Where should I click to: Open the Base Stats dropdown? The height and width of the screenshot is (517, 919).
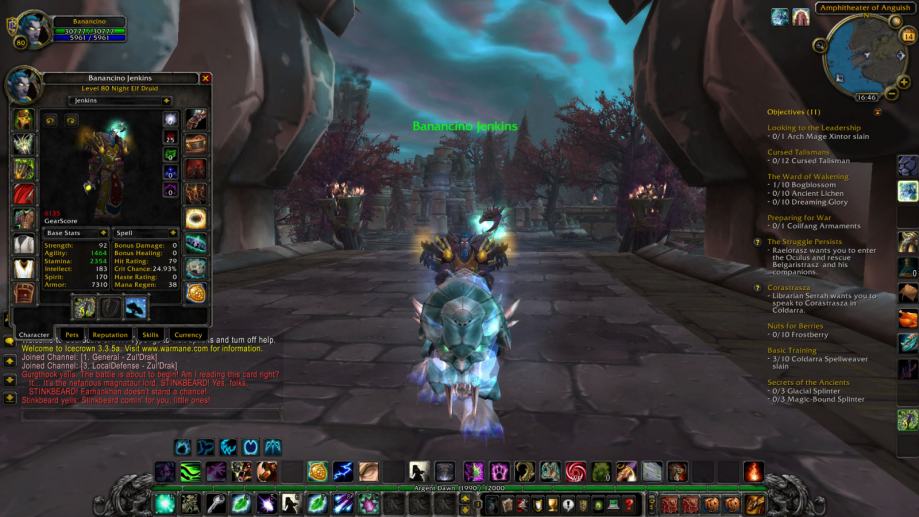(74, 233)
